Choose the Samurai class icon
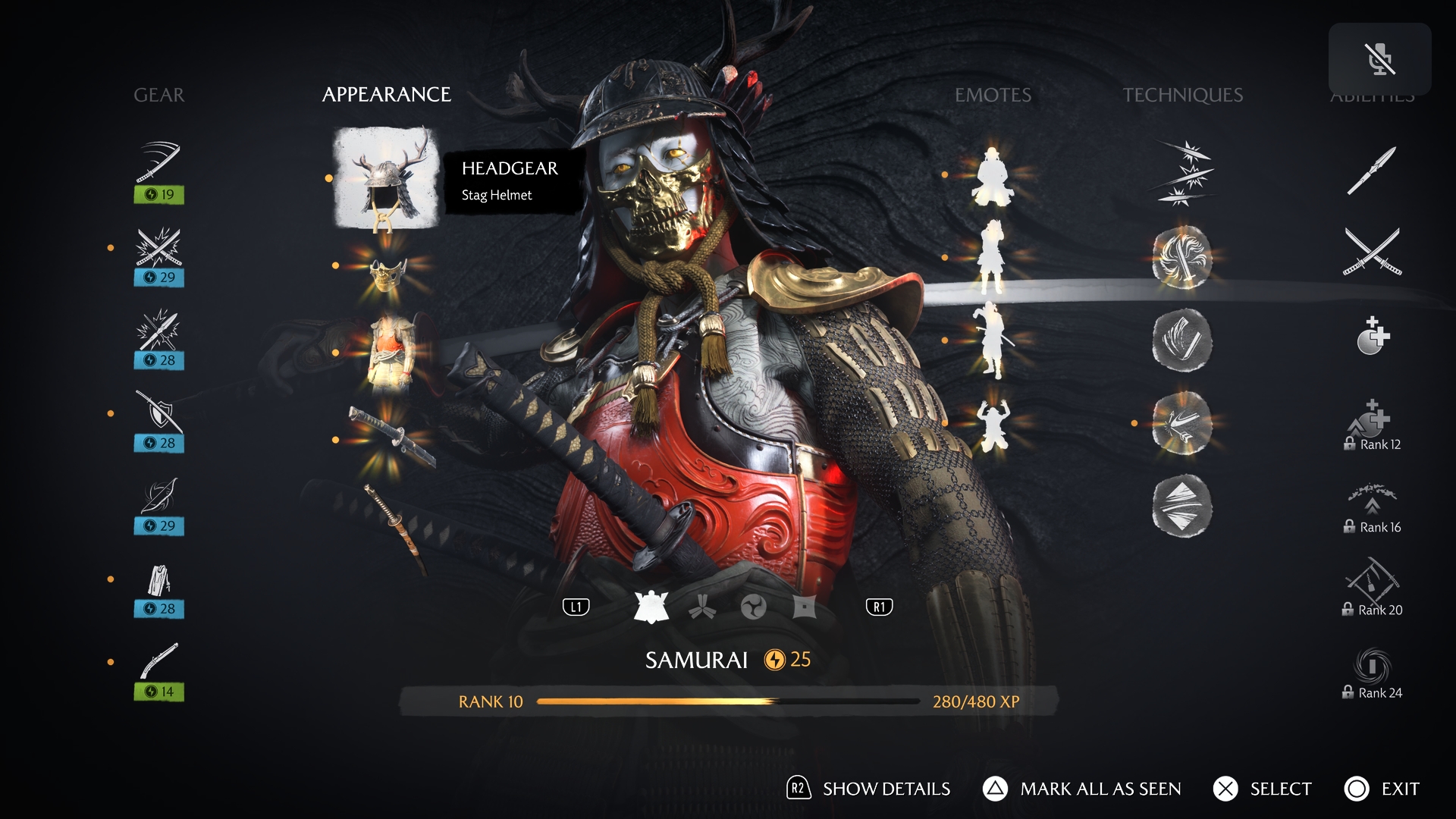Viewport: 1456px width, 819px height. coord(651,607)
